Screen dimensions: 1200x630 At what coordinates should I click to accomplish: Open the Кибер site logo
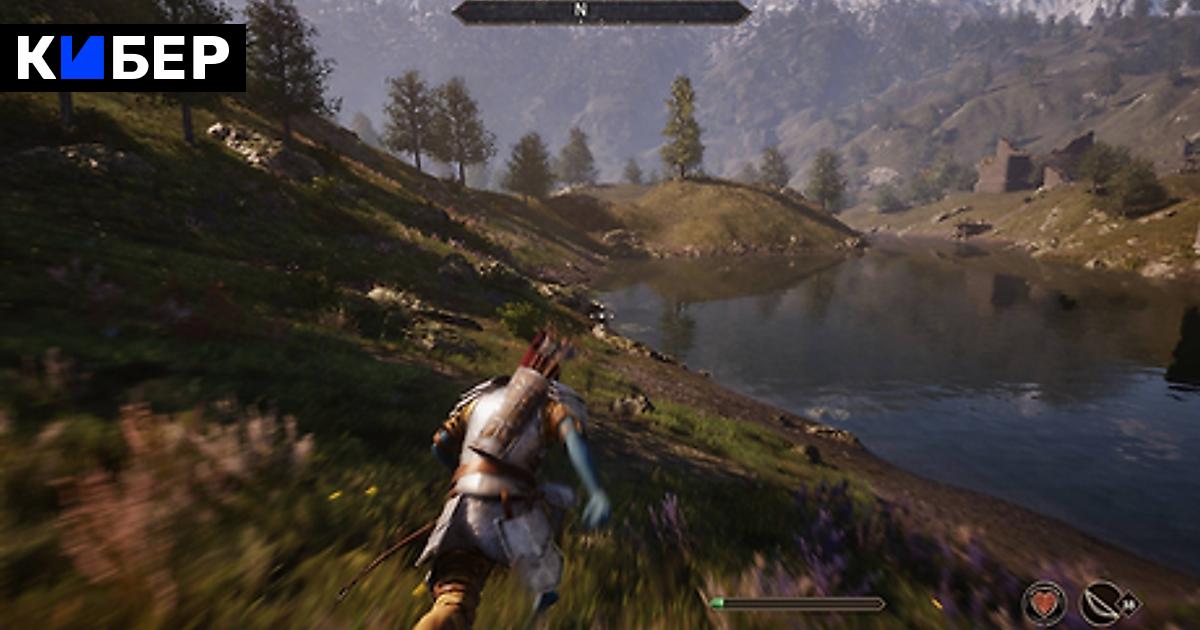click(123, 58)
